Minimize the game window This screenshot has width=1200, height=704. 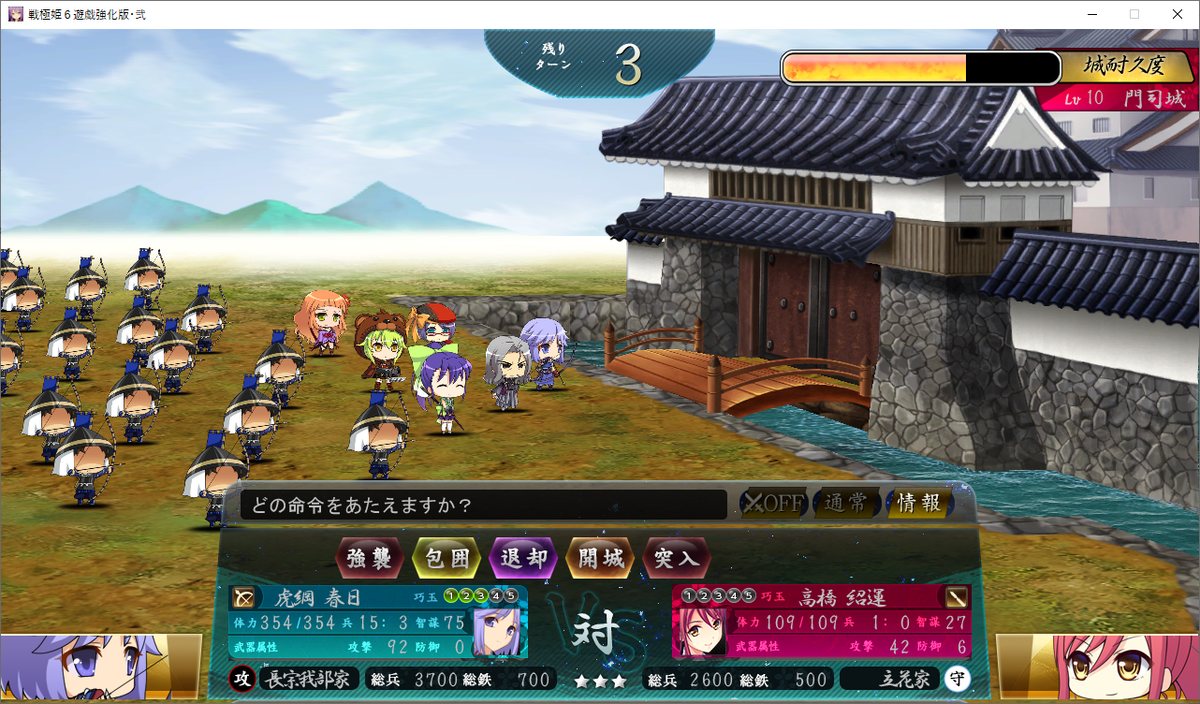tap(1087, 14)
